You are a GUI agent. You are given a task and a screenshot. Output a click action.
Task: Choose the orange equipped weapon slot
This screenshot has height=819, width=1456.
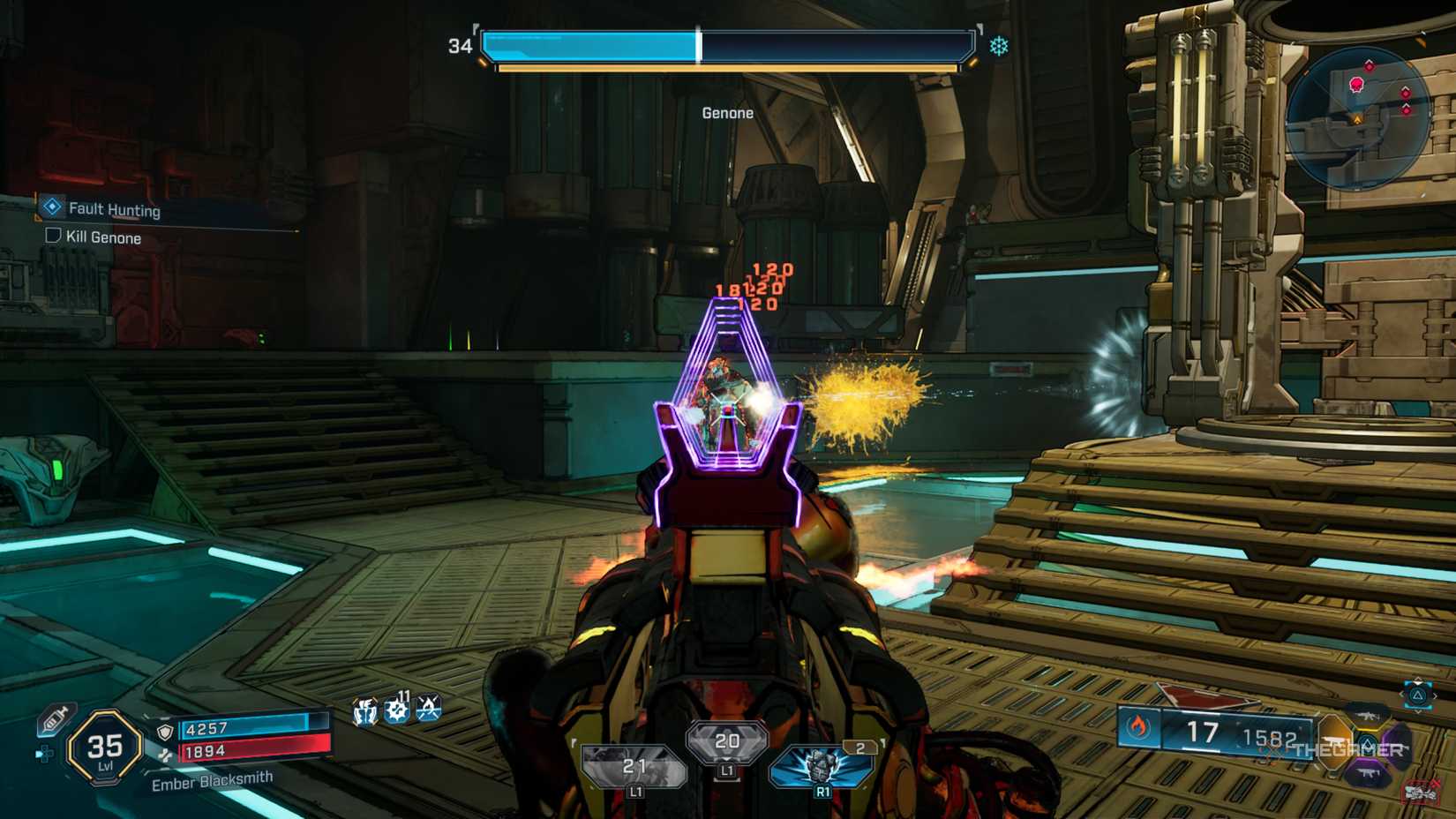click(1333, 740)
